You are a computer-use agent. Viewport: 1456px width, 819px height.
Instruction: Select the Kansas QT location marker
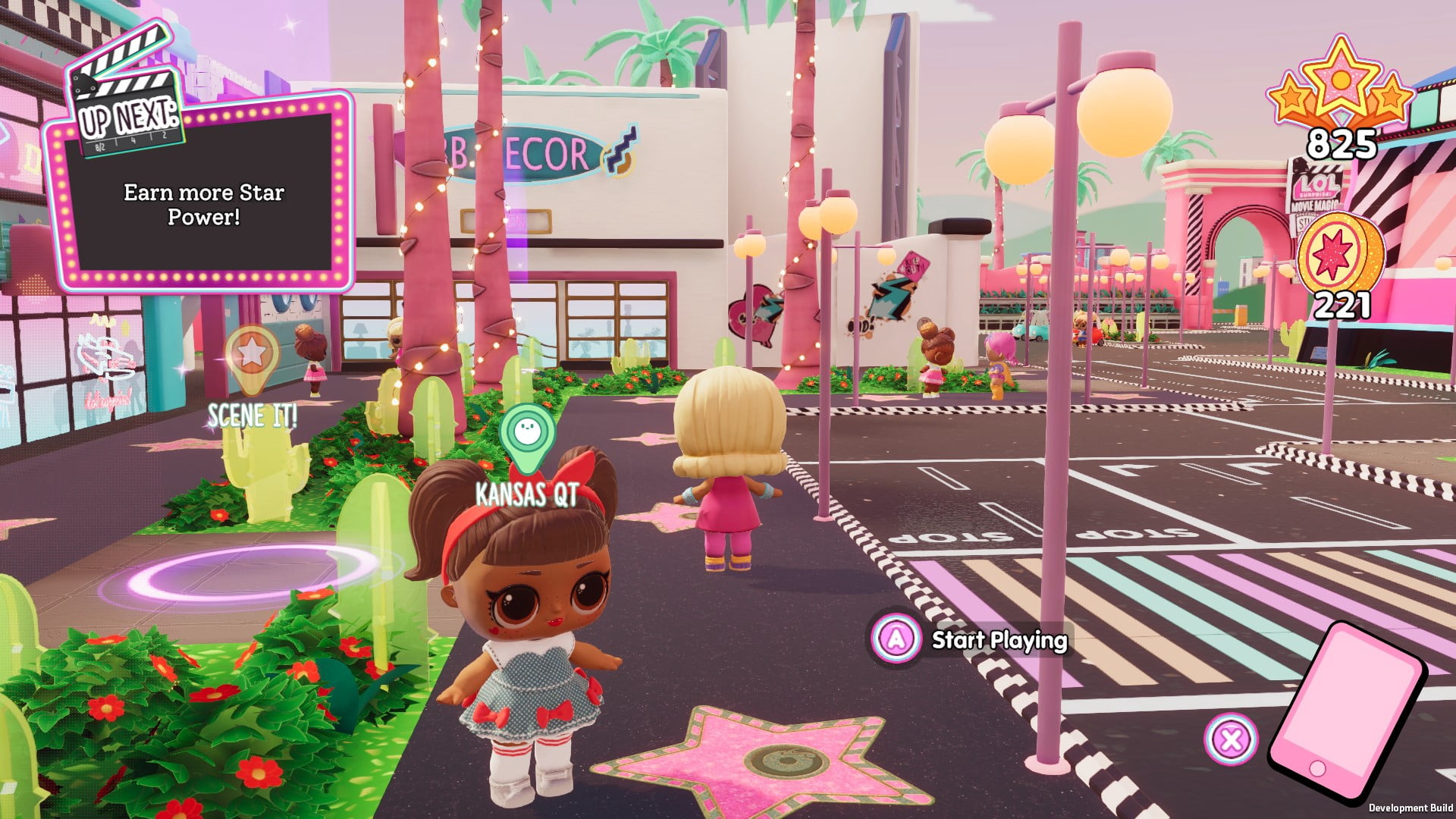point(527,435)
